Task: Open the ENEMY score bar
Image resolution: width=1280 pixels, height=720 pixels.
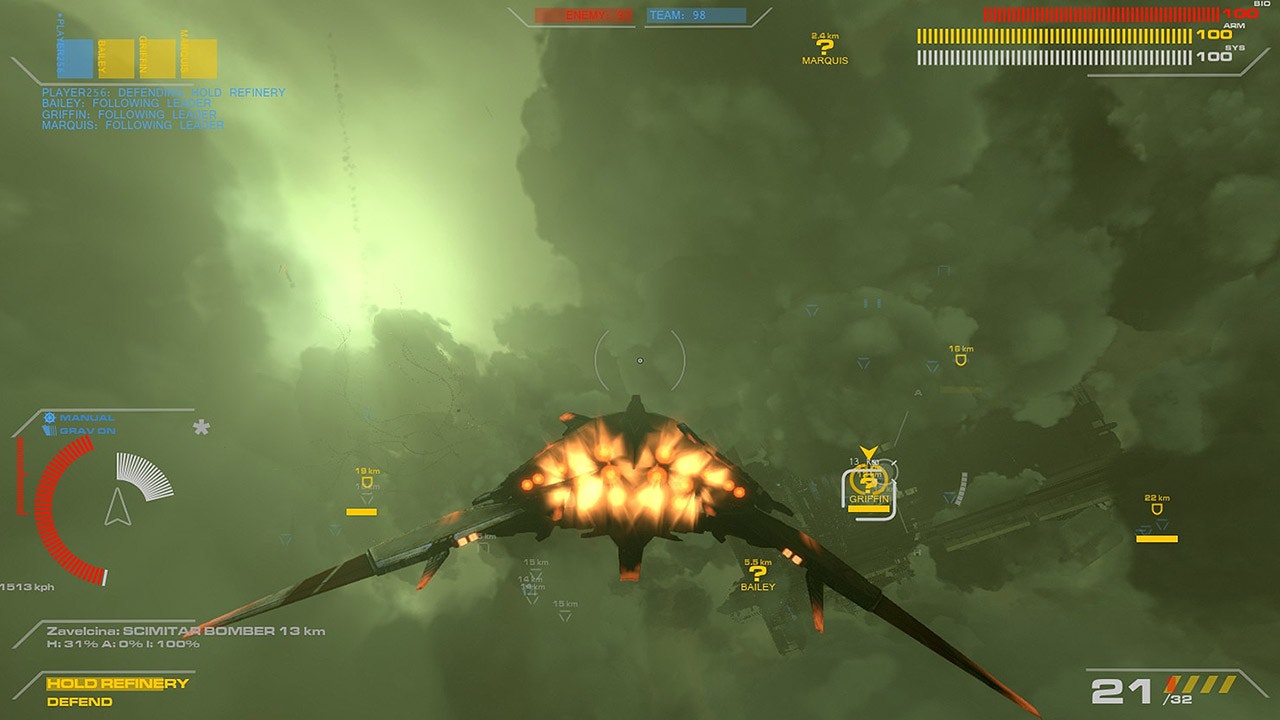Action: pyautogui.click(x=583, y=15)
